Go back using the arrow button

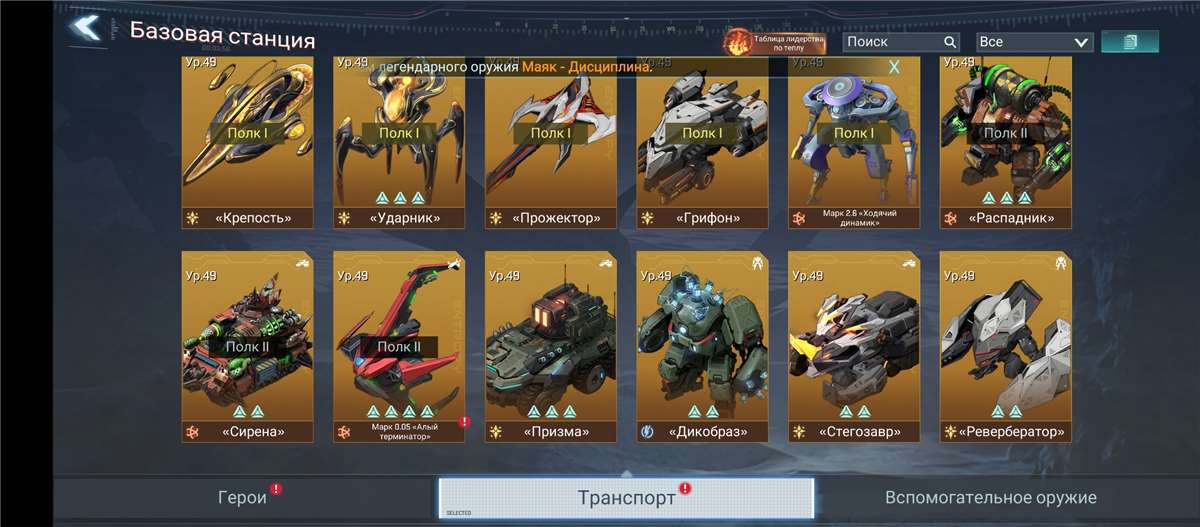(x=86, y=29)
